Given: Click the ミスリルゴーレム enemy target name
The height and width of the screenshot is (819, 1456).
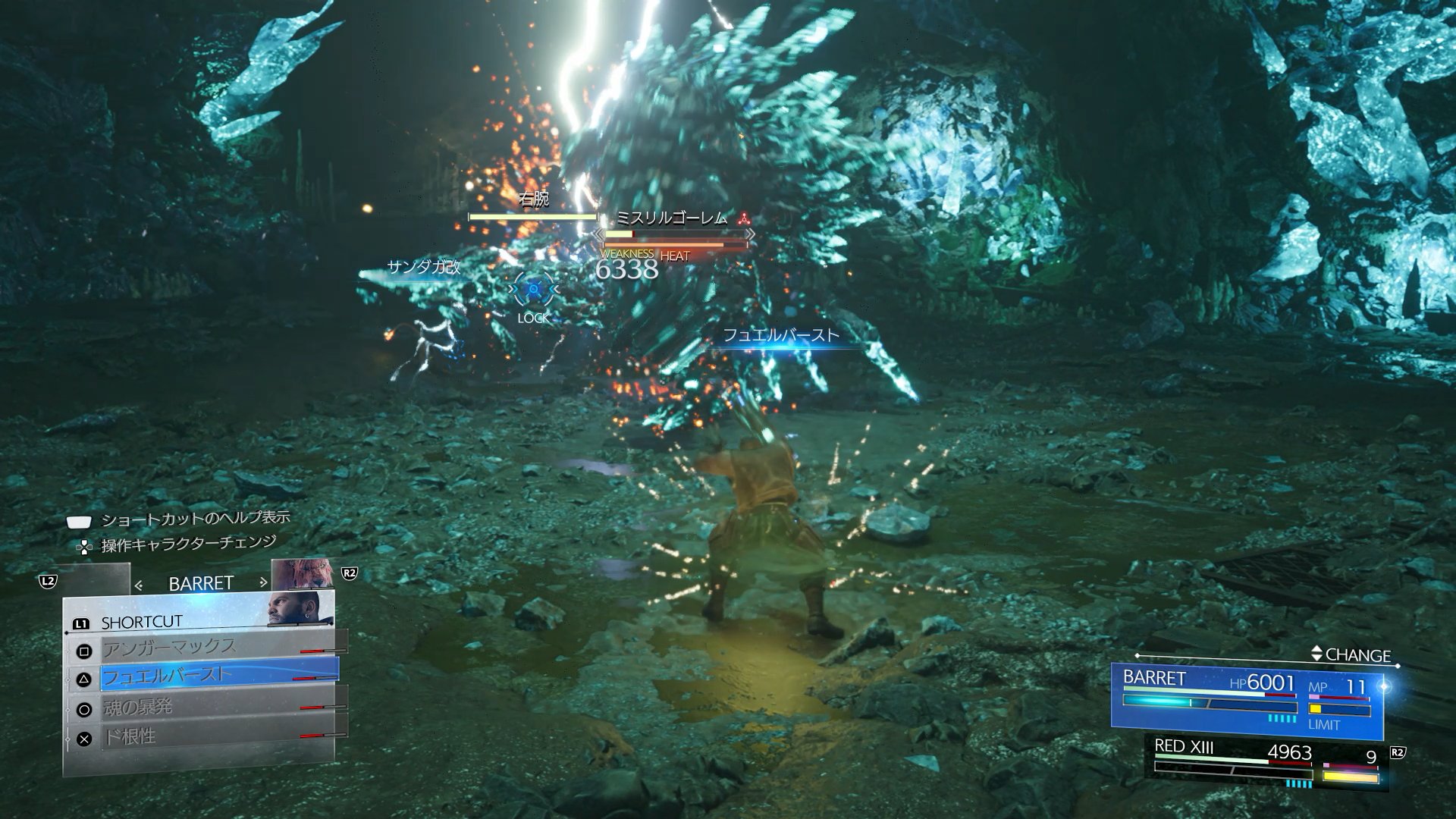Looking at the screenshot, I should [670, 218].
